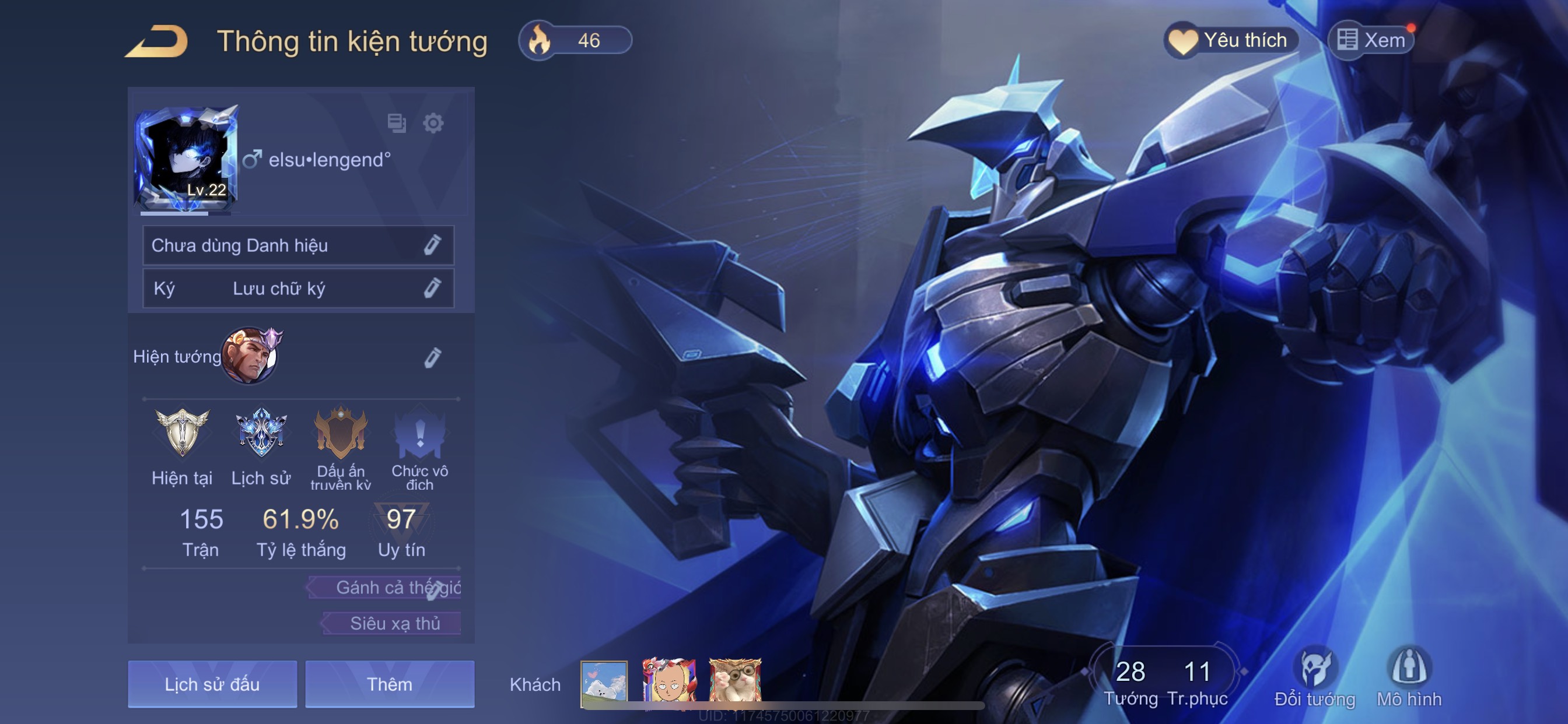Viewport: 1568px width, 724px height.
Task: Select the cat with glasses visitor avatar
Action: (734, 683)
